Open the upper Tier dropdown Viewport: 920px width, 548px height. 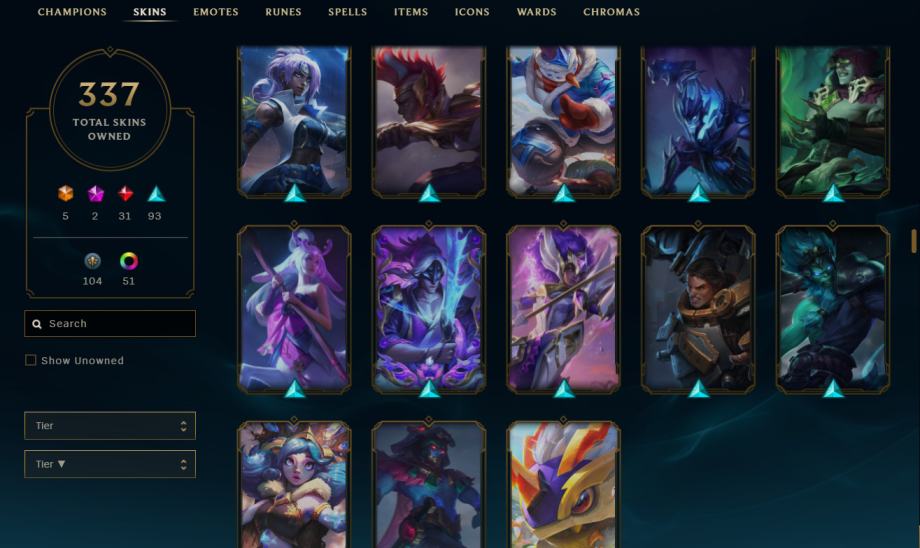point(110,426)
